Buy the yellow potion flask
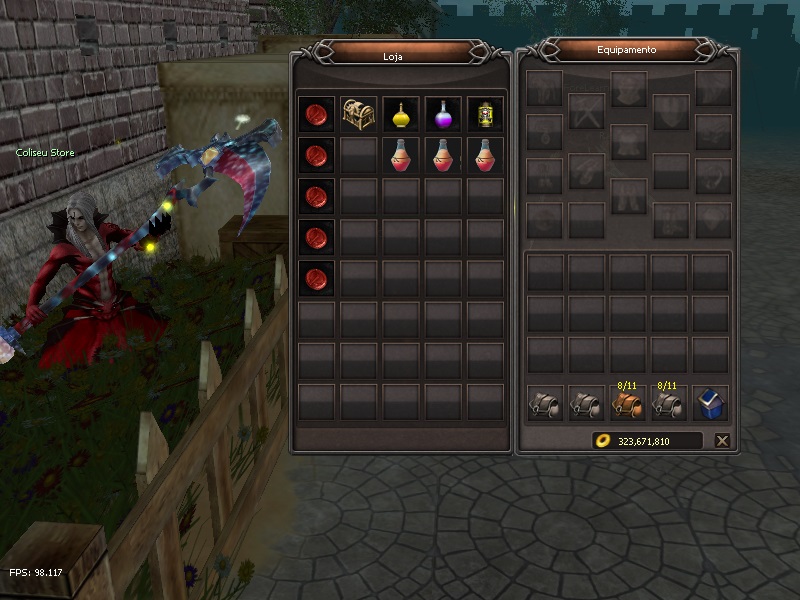The width and height of the screenshot is (800, 600). click(401, 114)
